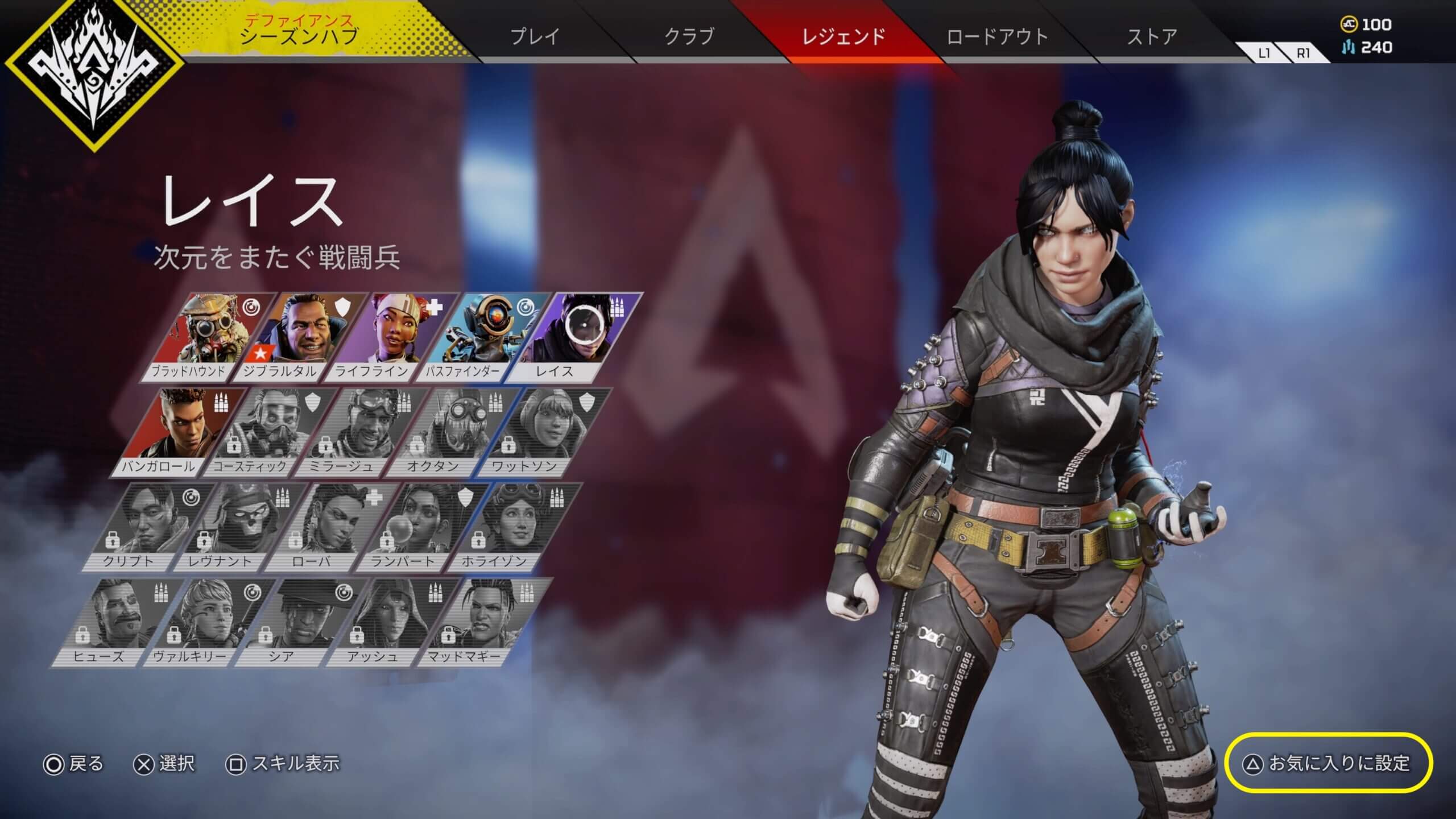The width and height of the screenshot is (1456, 819).
Task: Open the クラブ tab
Action: [x=689, y=36]
